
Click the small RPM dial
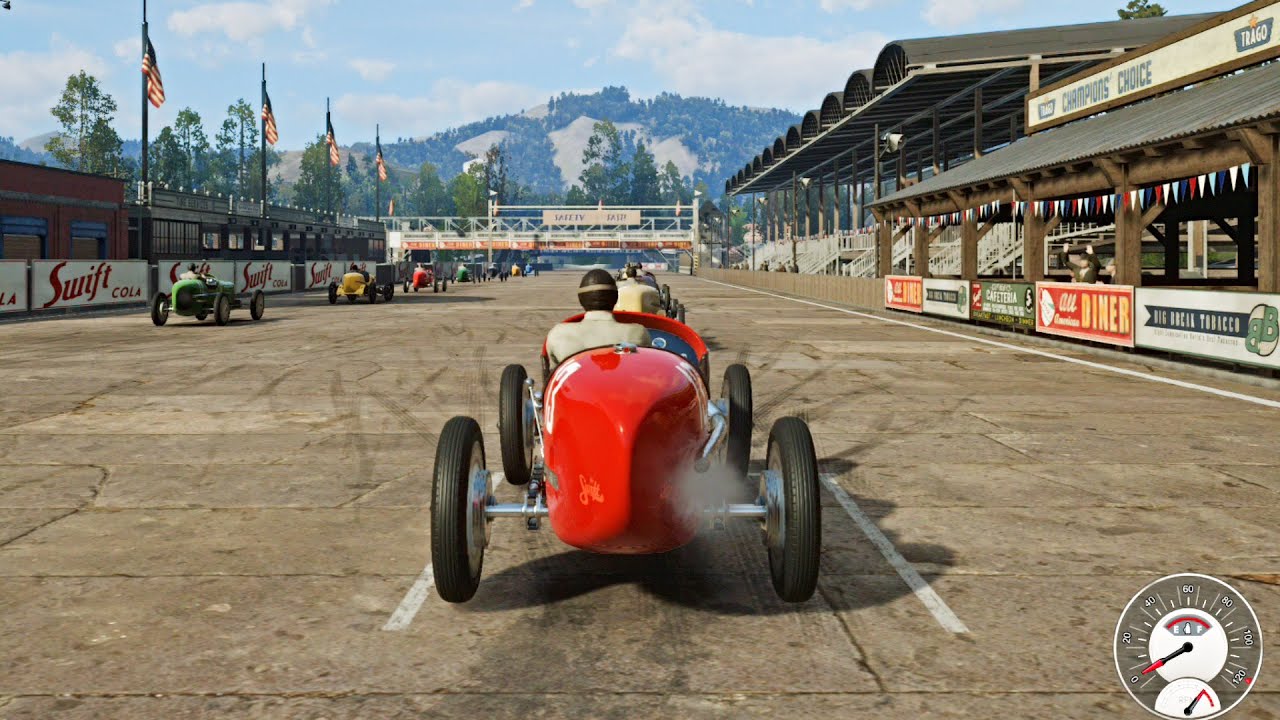coord(1188,702)
